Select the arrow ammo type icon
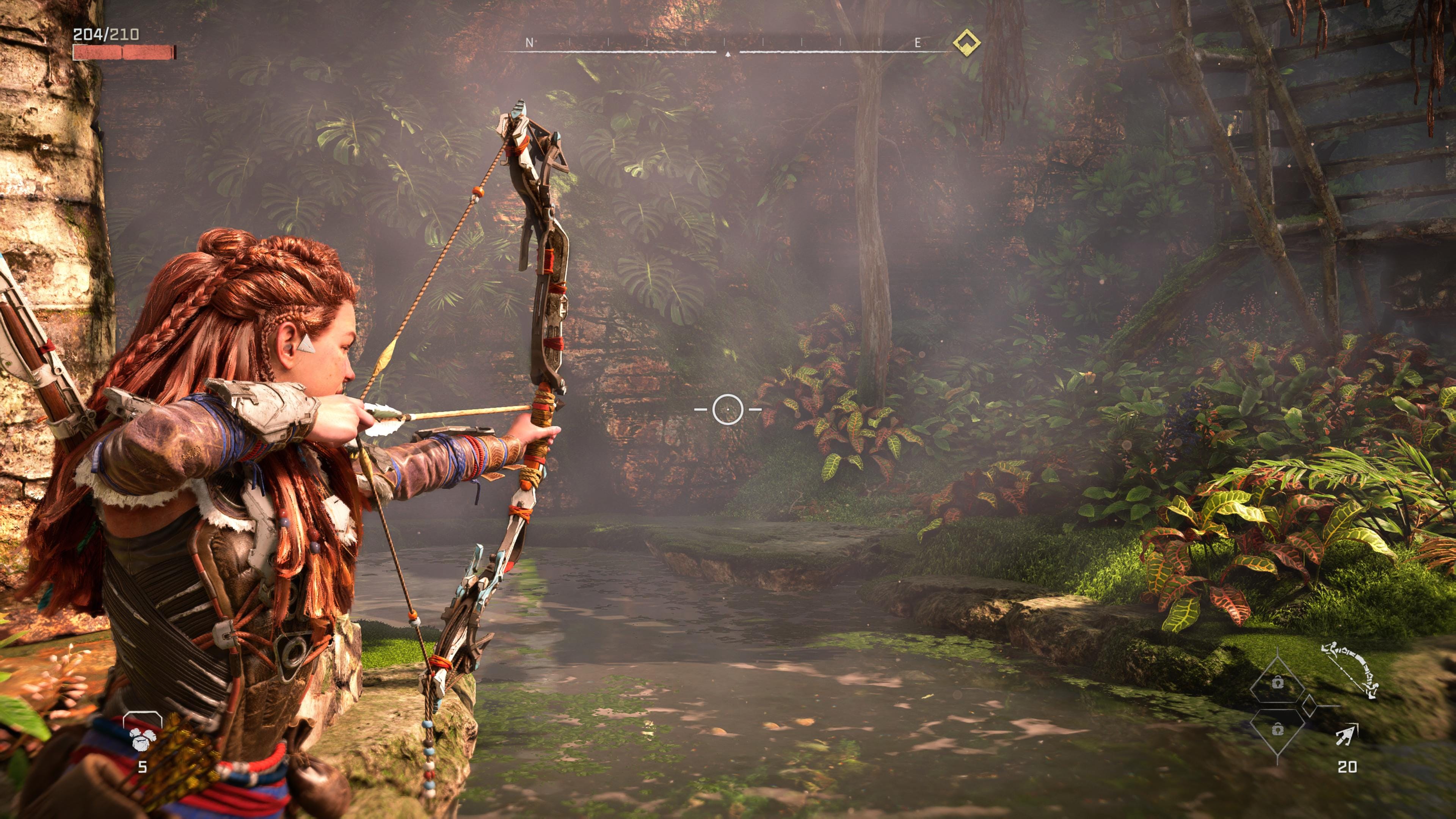This screenshot has height=819, width=1456. point(1347,735)
